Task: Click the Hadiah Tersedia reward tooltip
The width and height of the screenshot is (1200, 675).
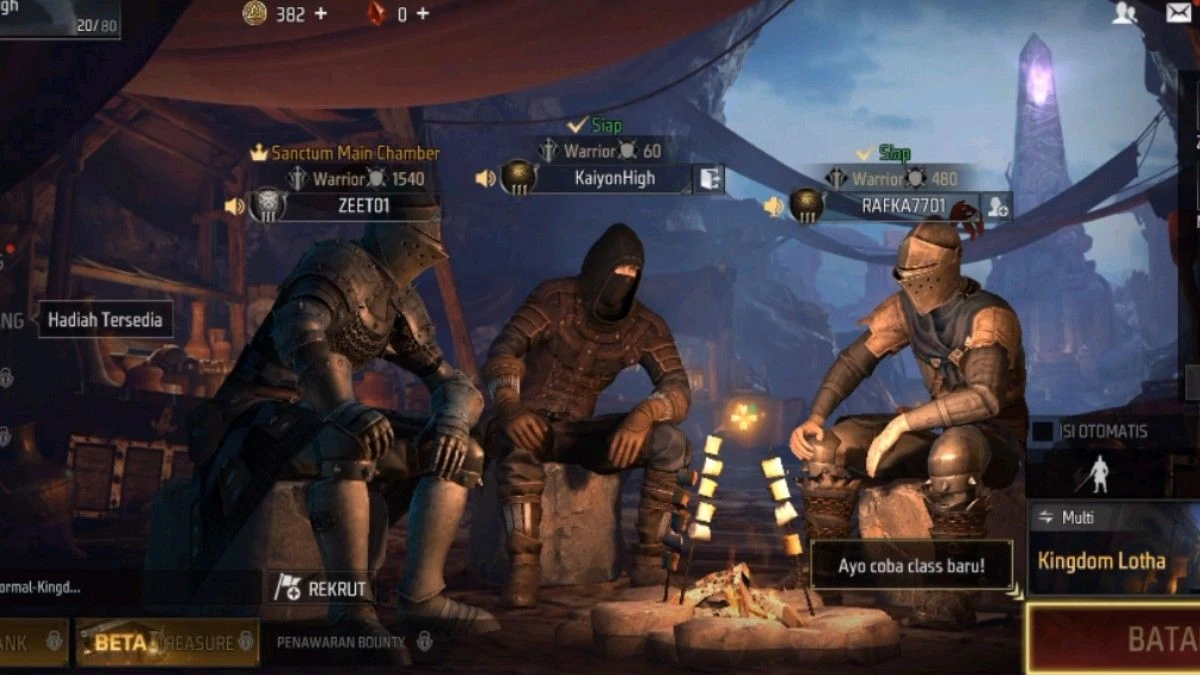Action: (x=105, y=321)
